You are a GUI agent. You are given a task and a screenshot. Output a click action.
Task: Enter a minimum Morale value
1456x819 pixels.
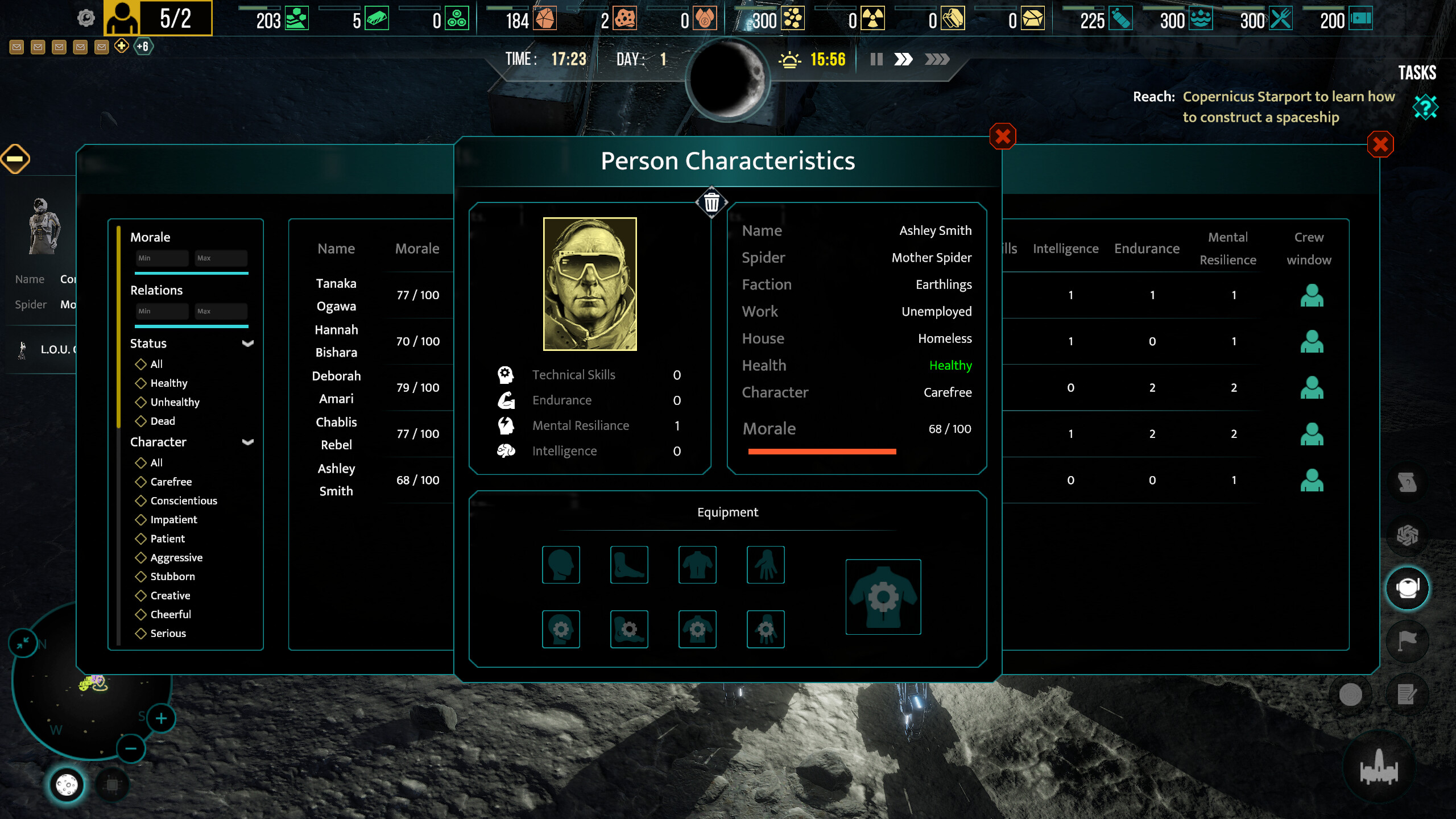pos(162,258)
